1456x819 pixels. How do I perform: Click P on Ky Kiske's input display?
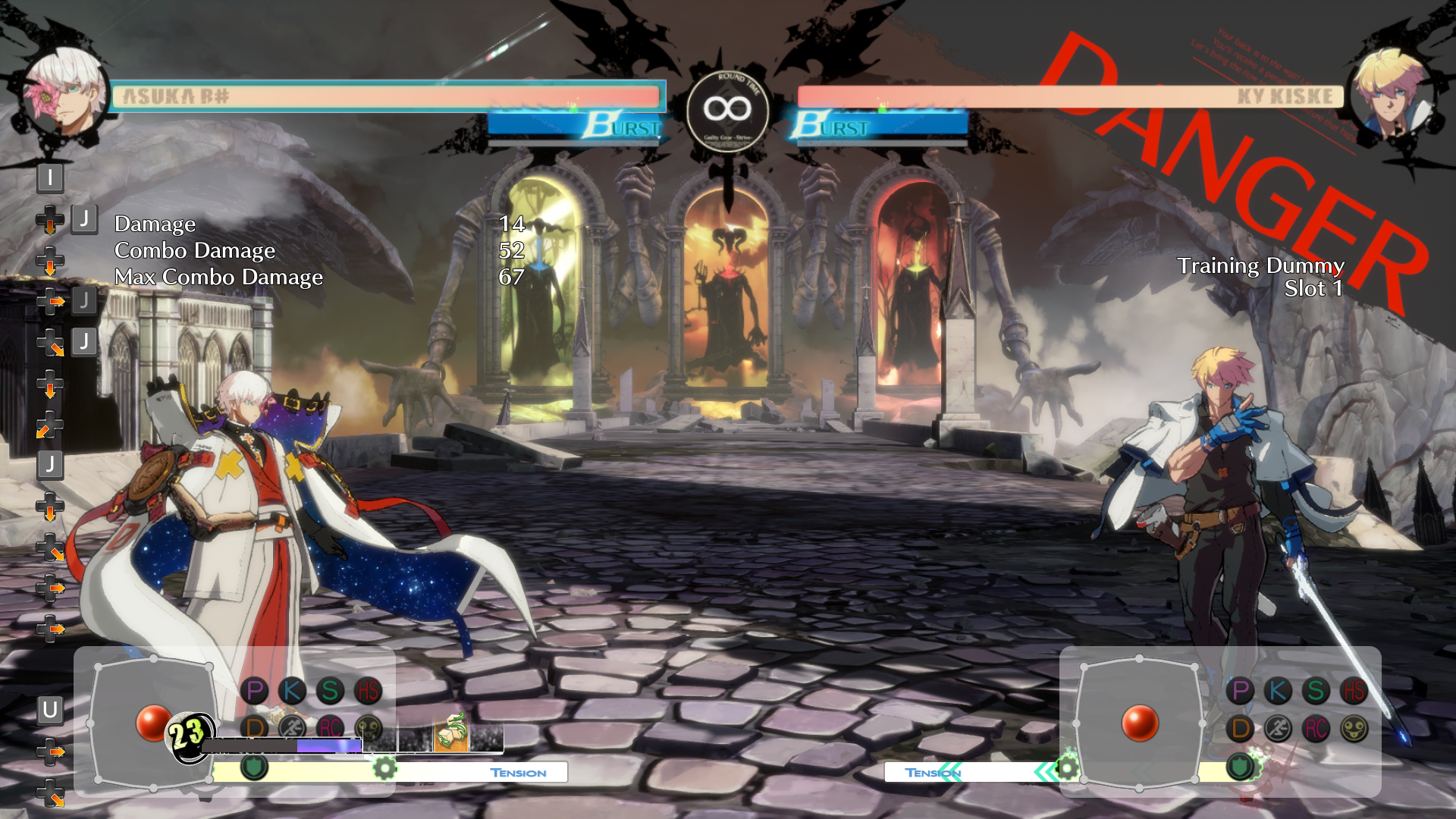[1241, 691]
